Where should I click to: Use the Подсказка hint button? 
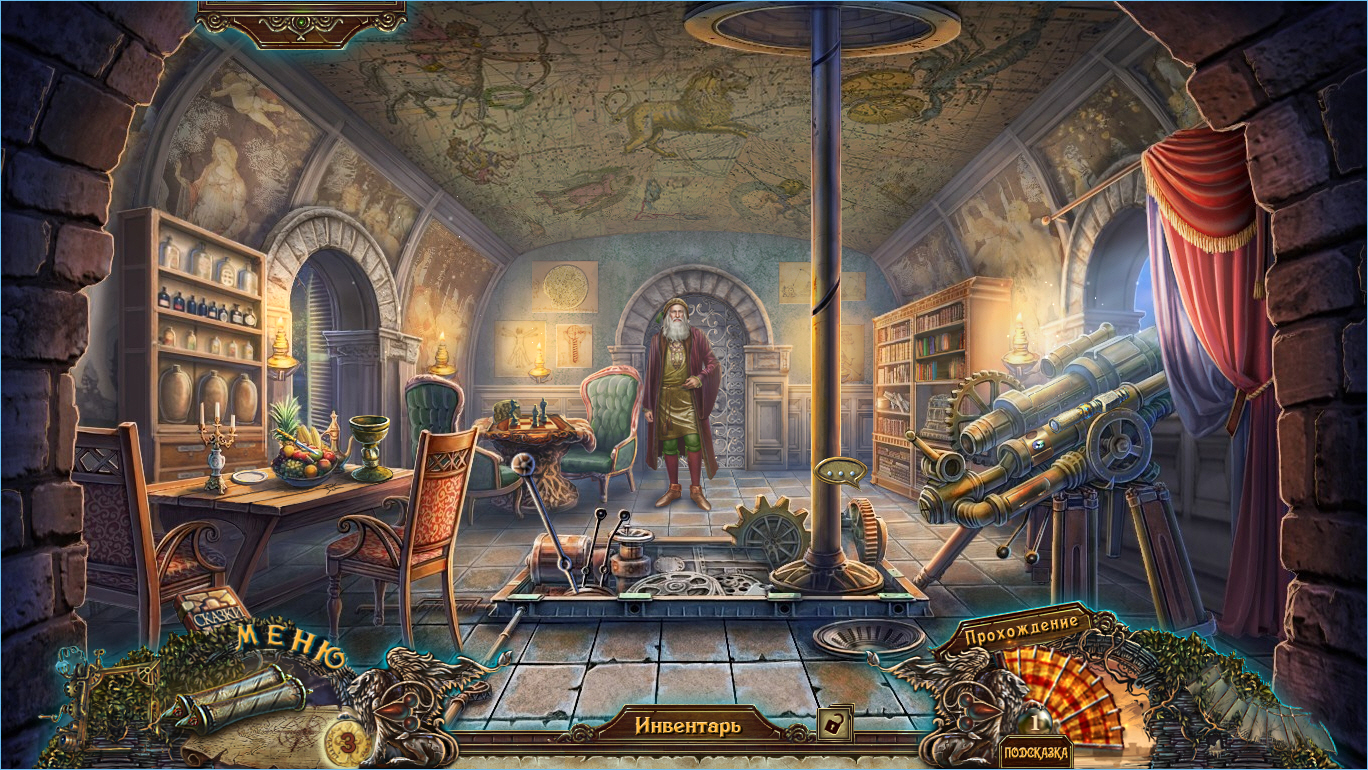click(x=1036, y=752)
